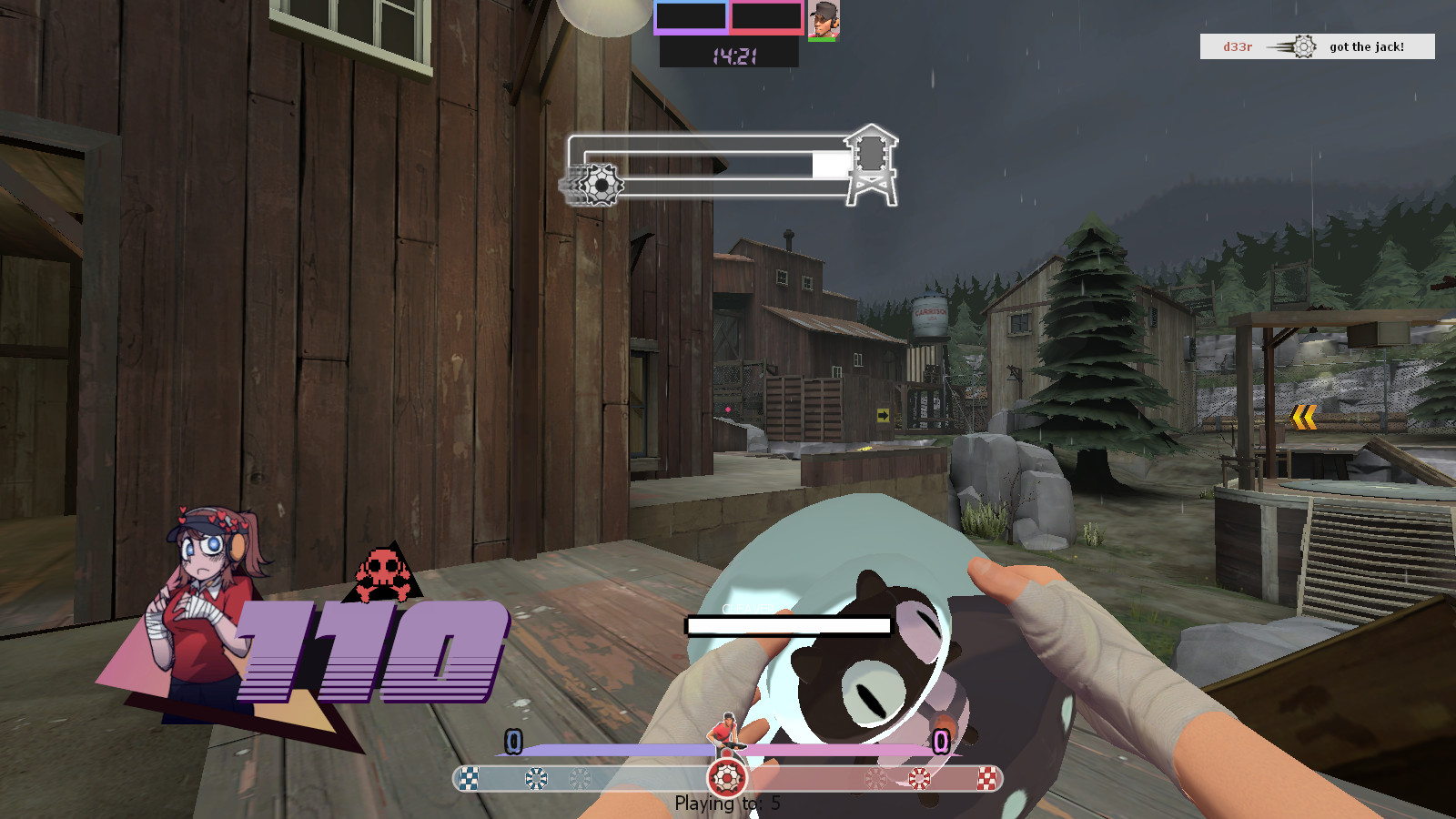Expand the blue team score panel
Image resolution: width=1456 pixels, height=819 pixels.
pyautogui.click(x=692, y=16)
